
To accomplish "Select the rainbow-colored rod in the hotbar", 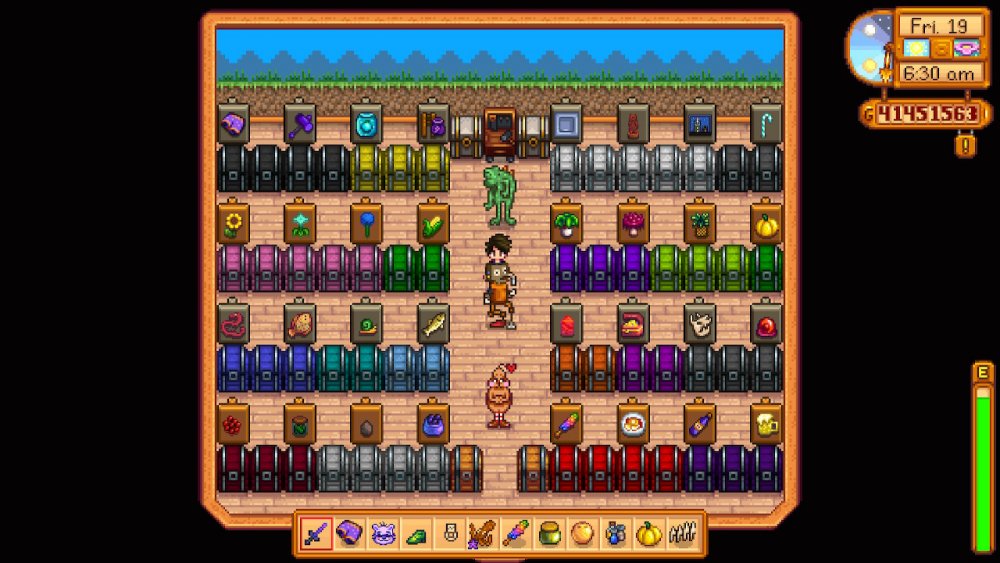I will [515, 534].
